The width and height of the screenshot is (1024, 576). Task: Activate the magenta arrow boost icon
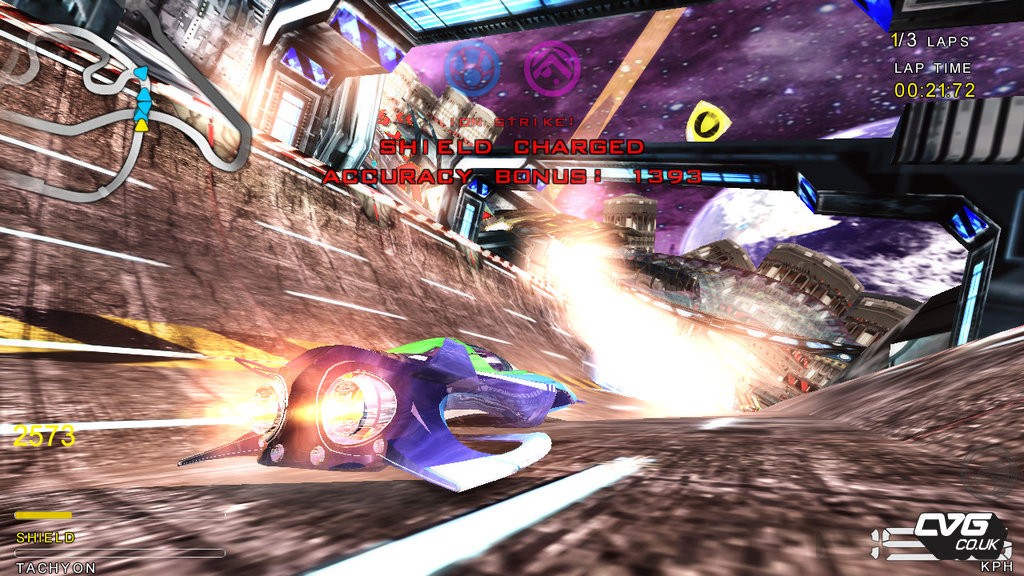552,68
